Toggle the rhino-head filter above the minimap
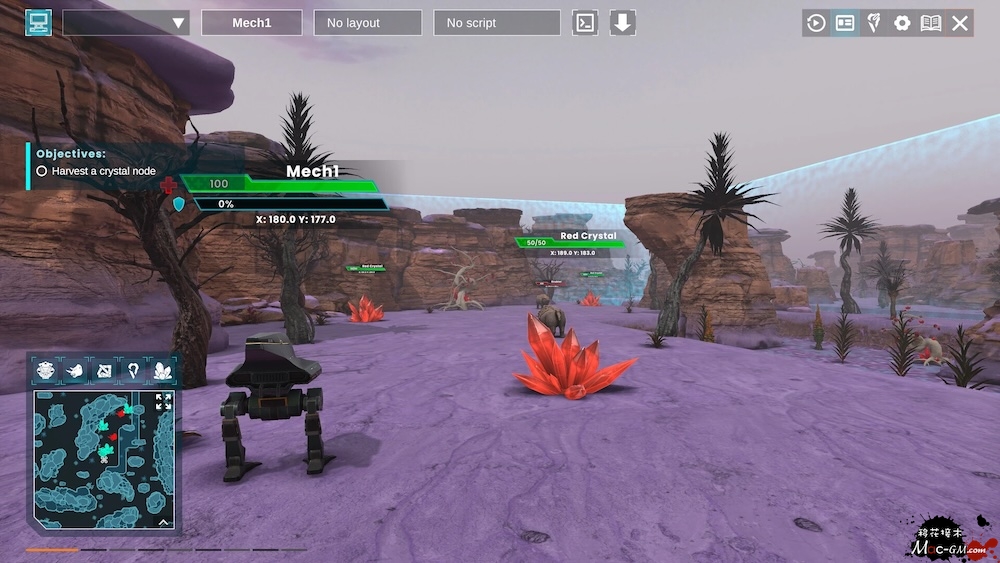1000x563 pixels. coord(75,371)
